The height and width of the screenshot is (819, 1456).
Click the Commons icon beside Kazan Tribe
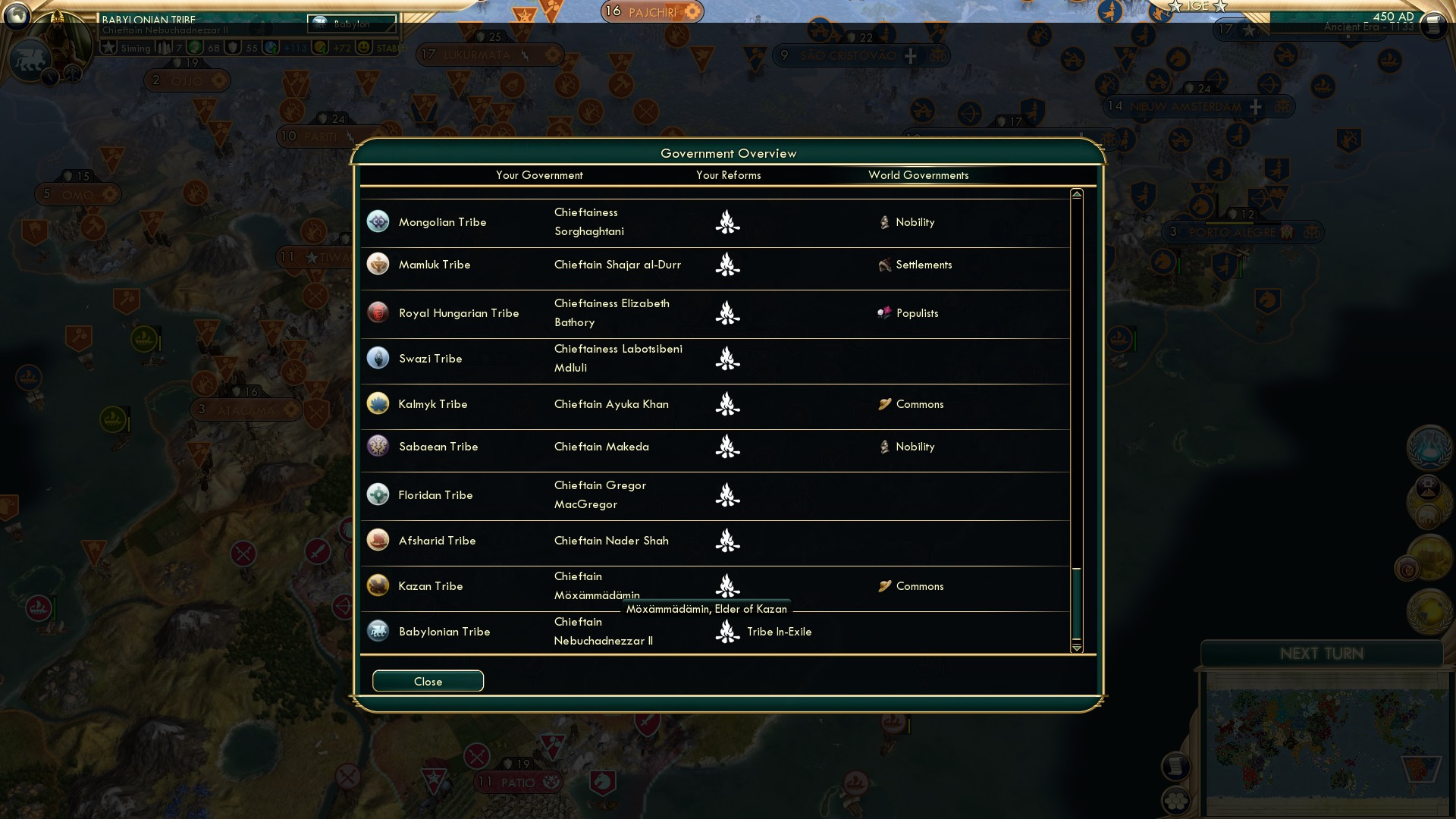point(884,586)
